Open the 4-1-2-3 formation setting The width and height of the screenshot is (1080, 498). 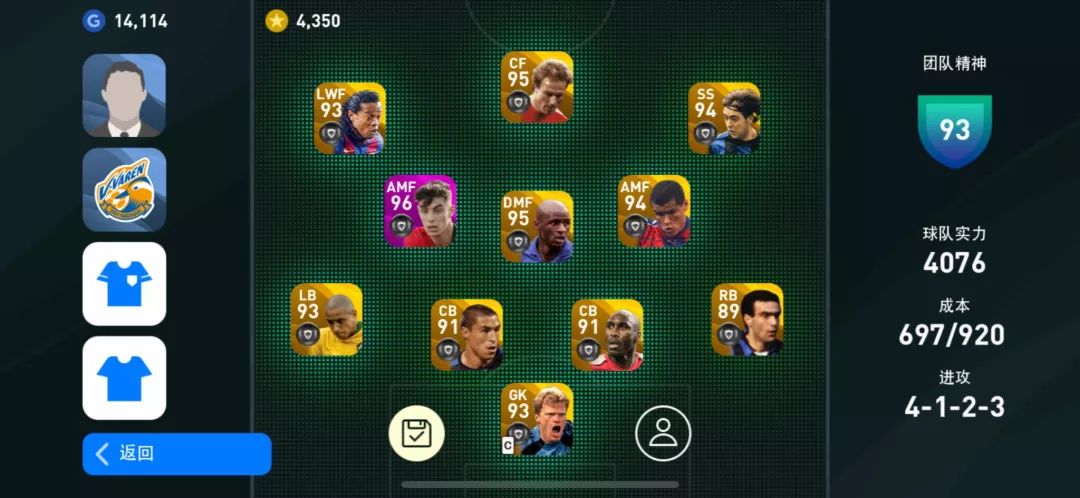click(955, 407)
